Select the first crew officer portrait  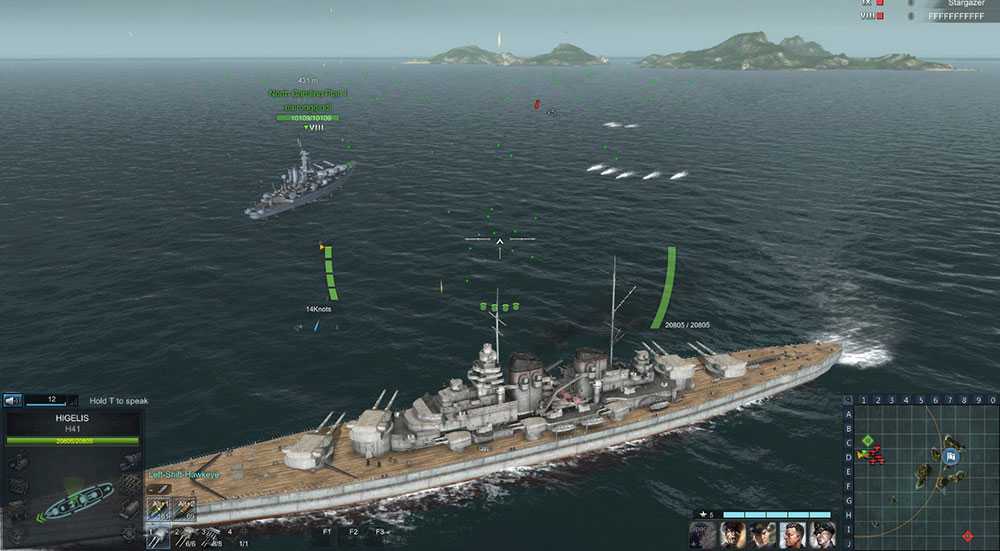(x=732, y=534)
